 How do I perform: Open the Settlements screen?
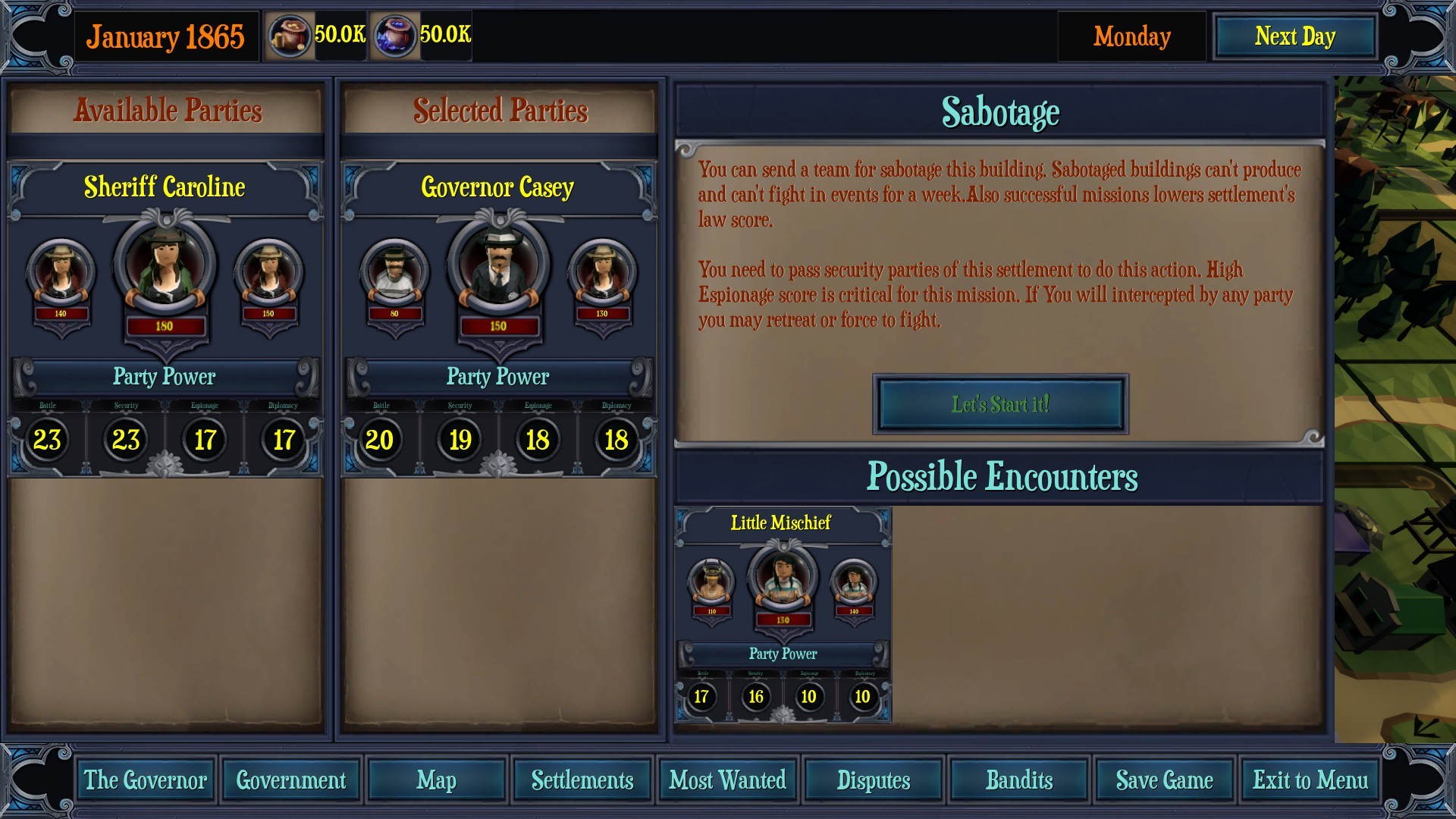[581, 780]
